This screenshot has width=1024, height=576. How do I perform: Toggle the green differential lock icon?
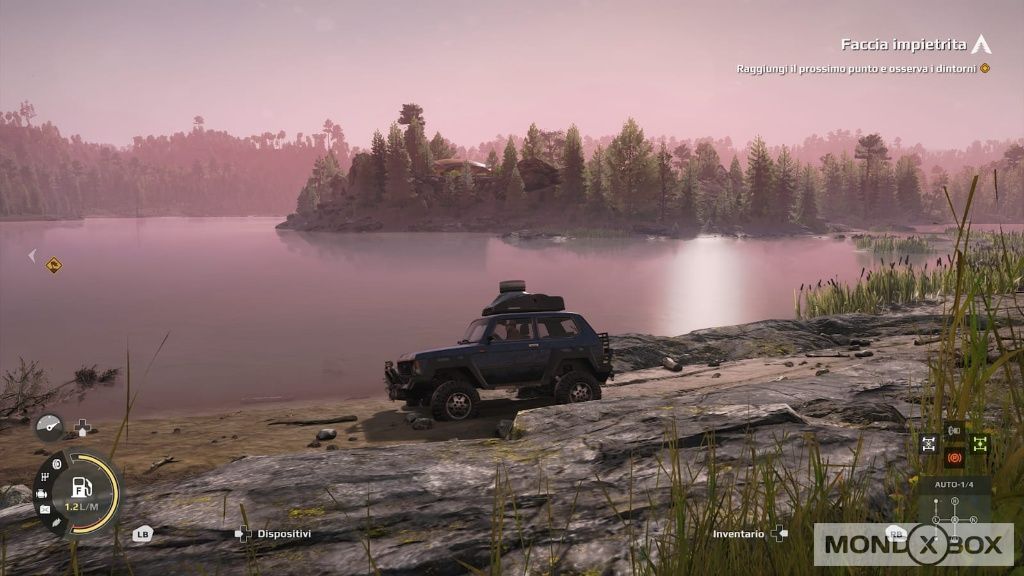pos(979,442)
